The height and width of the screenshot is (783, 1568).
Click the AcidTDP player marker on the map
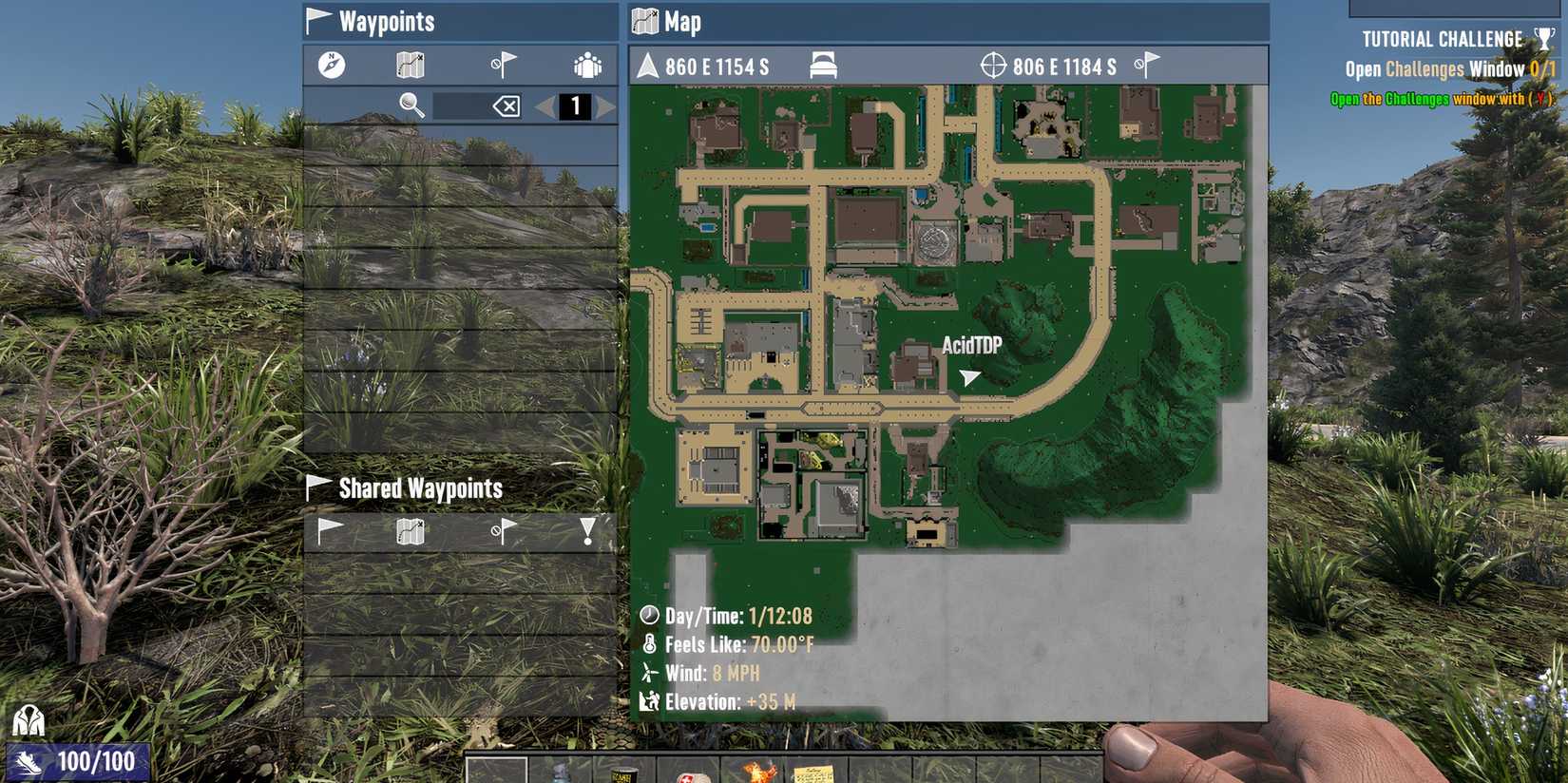pyautogui.click(x=967, y=375)
